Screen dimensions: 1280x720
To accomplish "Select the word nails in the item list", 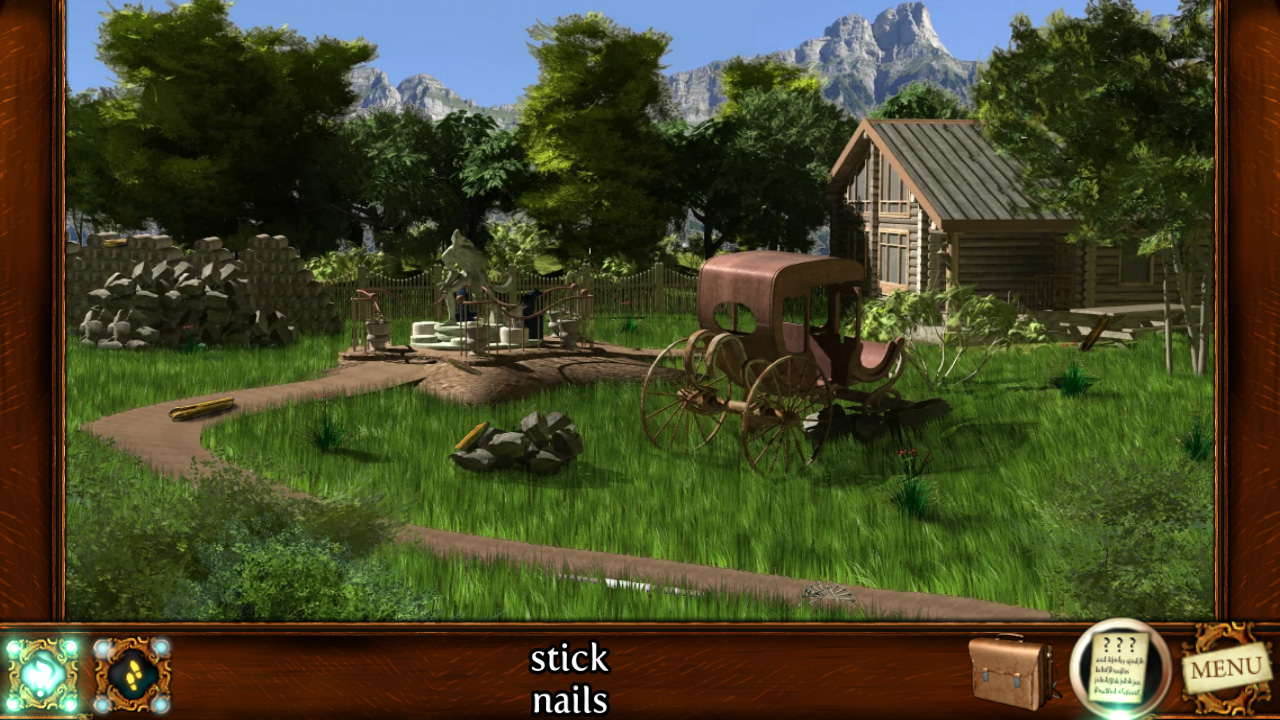I will [x=571, y=700].
